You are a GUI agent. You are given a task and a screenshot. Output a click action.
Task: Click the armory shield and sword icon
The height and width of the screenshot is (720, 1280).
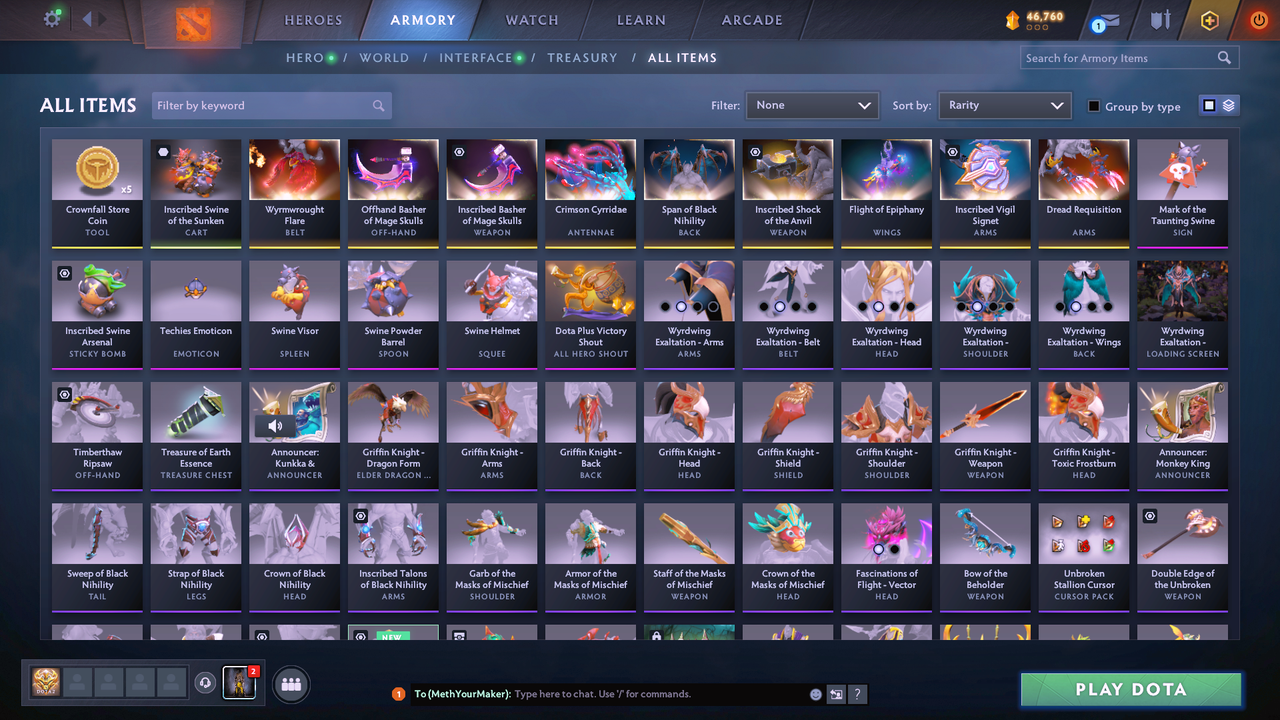pos(1161,19)
